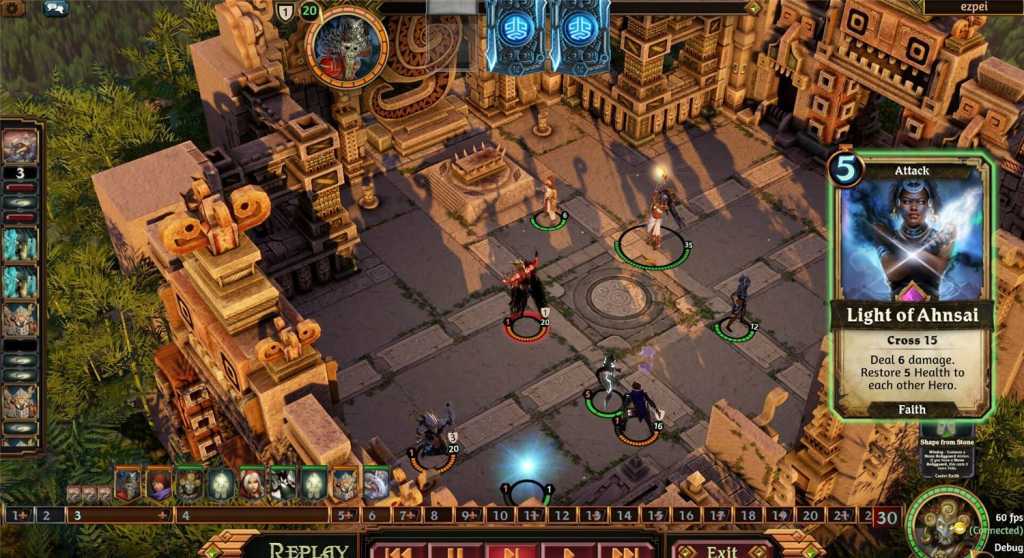Select turn 16 on the timeline
The width and height of the screenshot is (1024, 558).
click(685, 516)
